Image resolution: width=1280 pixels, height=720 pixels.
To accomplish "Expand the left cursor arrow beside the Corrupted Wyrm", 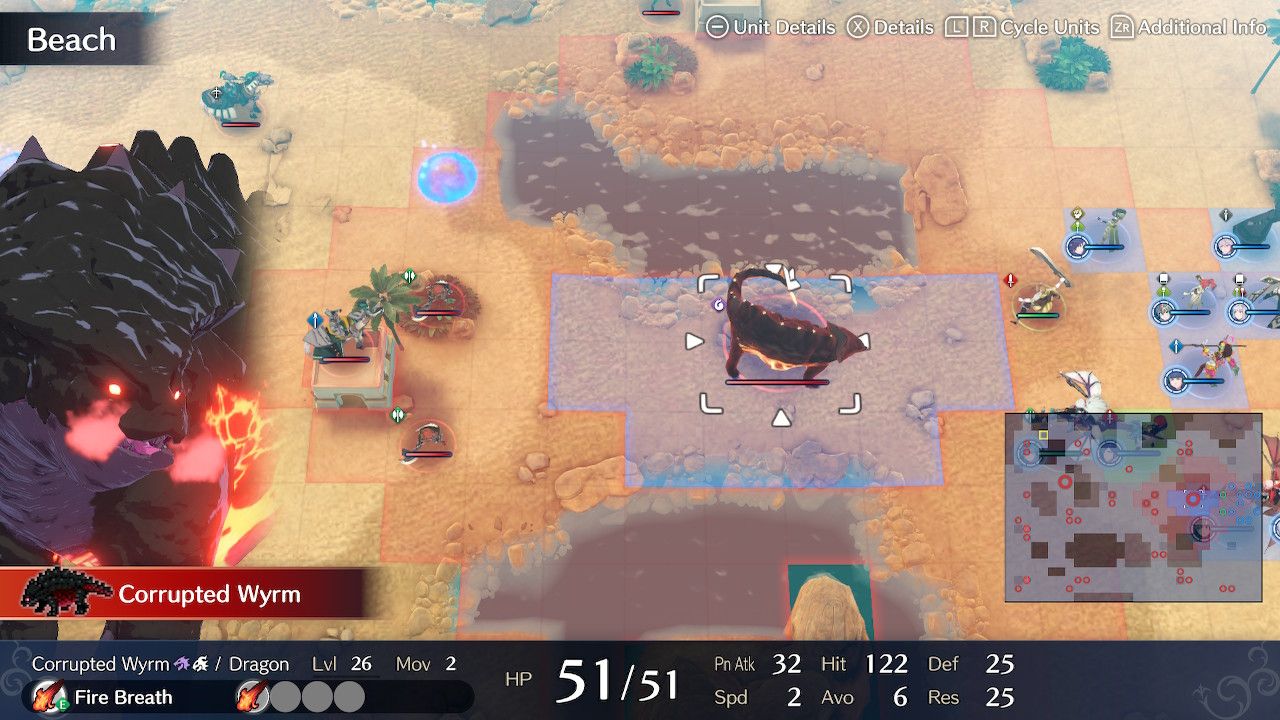I will pyautogui.click(x=692, y=341).
